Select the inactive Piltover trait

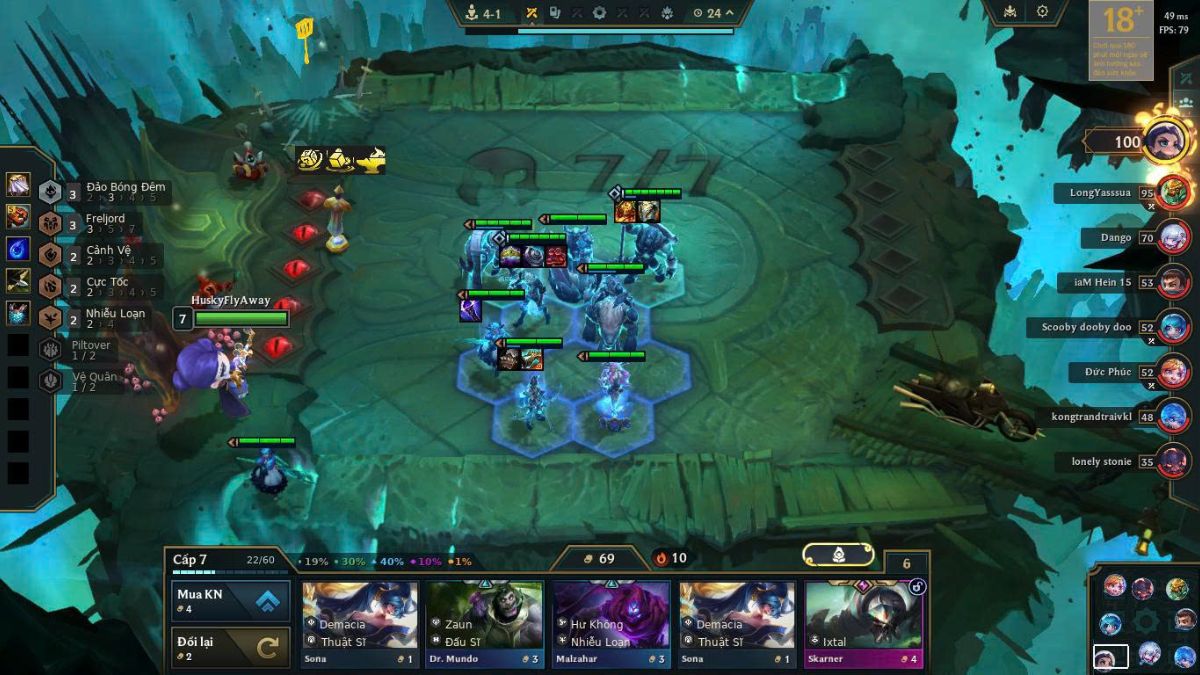click(90, 350)
